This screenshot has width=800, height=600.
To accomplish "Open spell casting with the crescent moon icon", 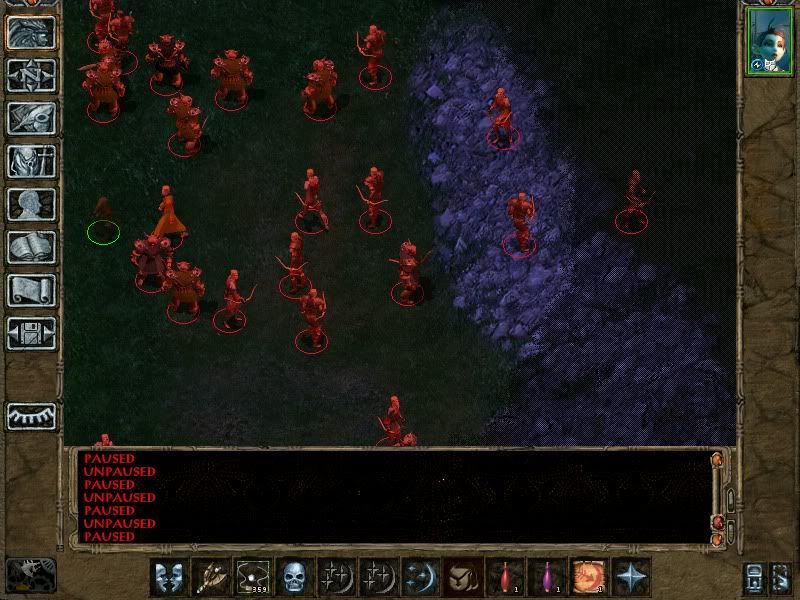I will click(x=420, y=577).
